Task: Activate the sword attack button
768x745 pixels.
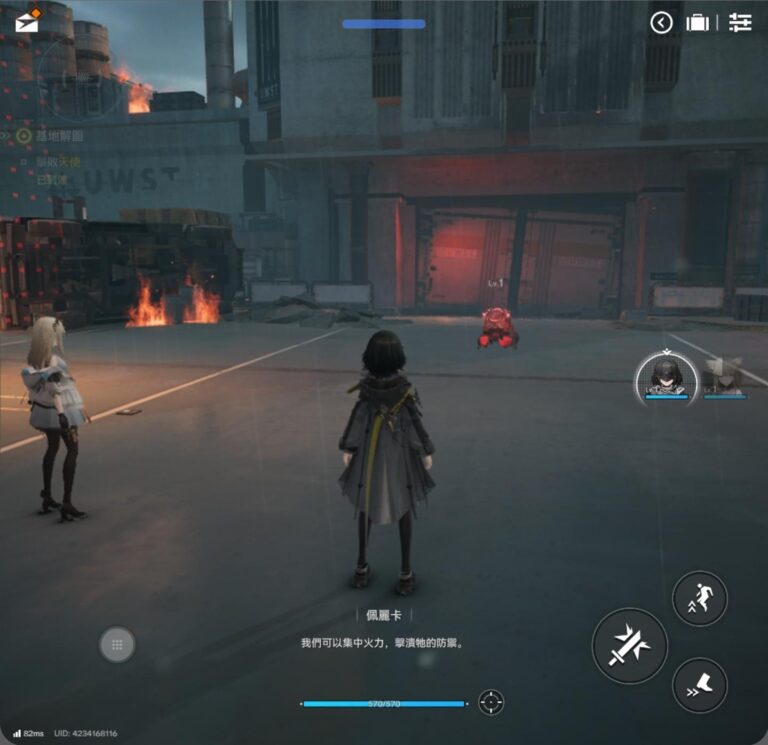Action: point(630,646)
